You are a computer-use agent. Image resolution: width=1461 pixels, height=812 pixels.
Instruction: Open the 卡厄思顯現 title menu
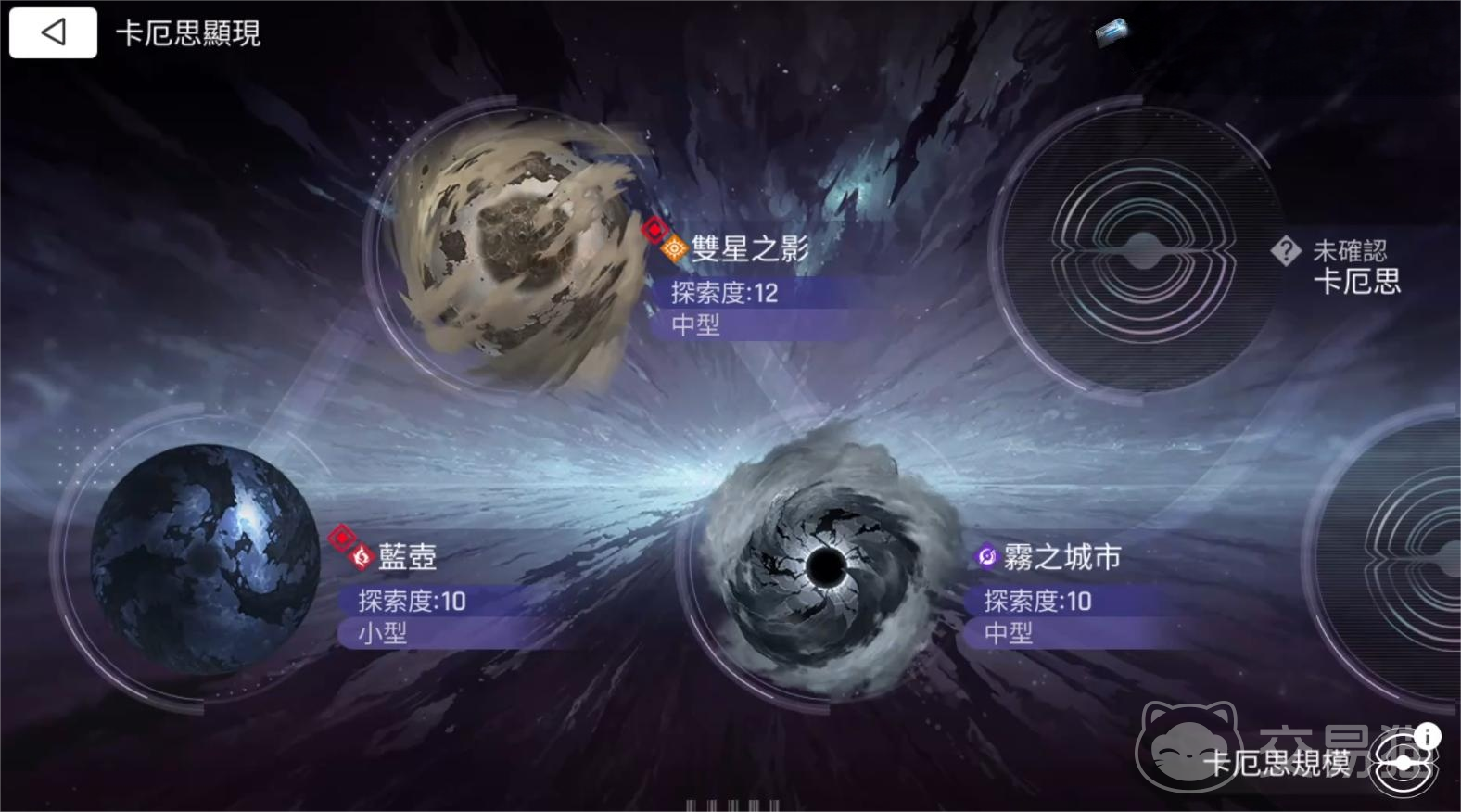click(188, 33)
